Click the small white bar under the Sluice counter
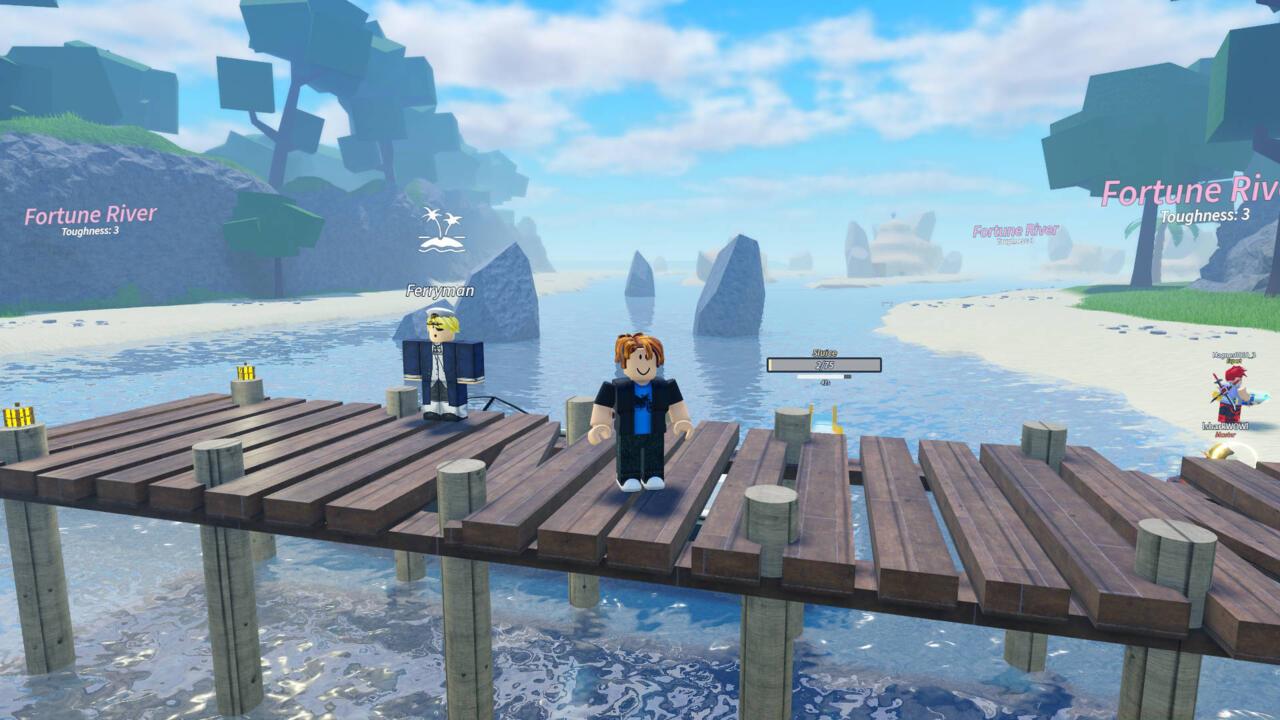 [x=820, y=377]
